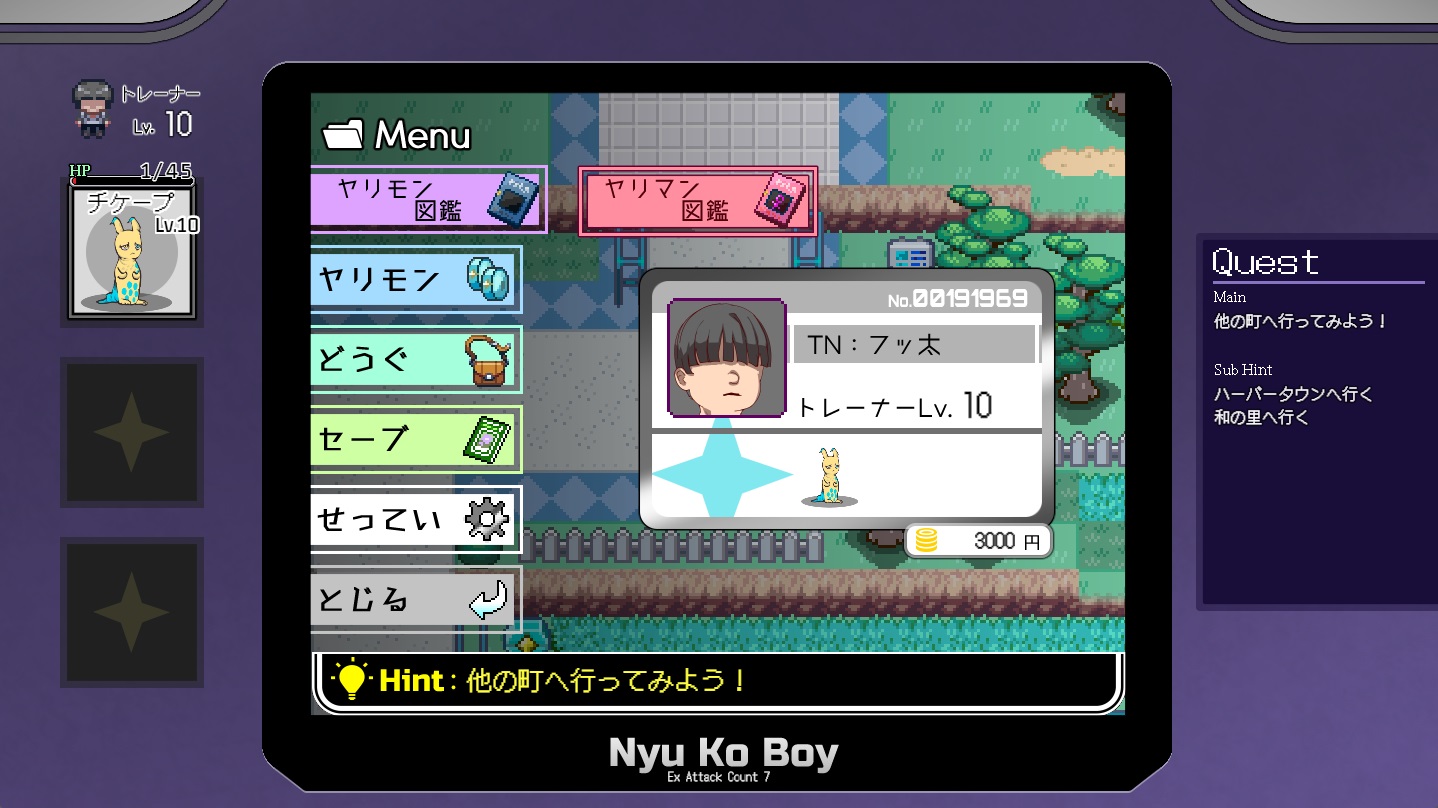
Task: Close the menu with とじる
Action: (416, 599)
